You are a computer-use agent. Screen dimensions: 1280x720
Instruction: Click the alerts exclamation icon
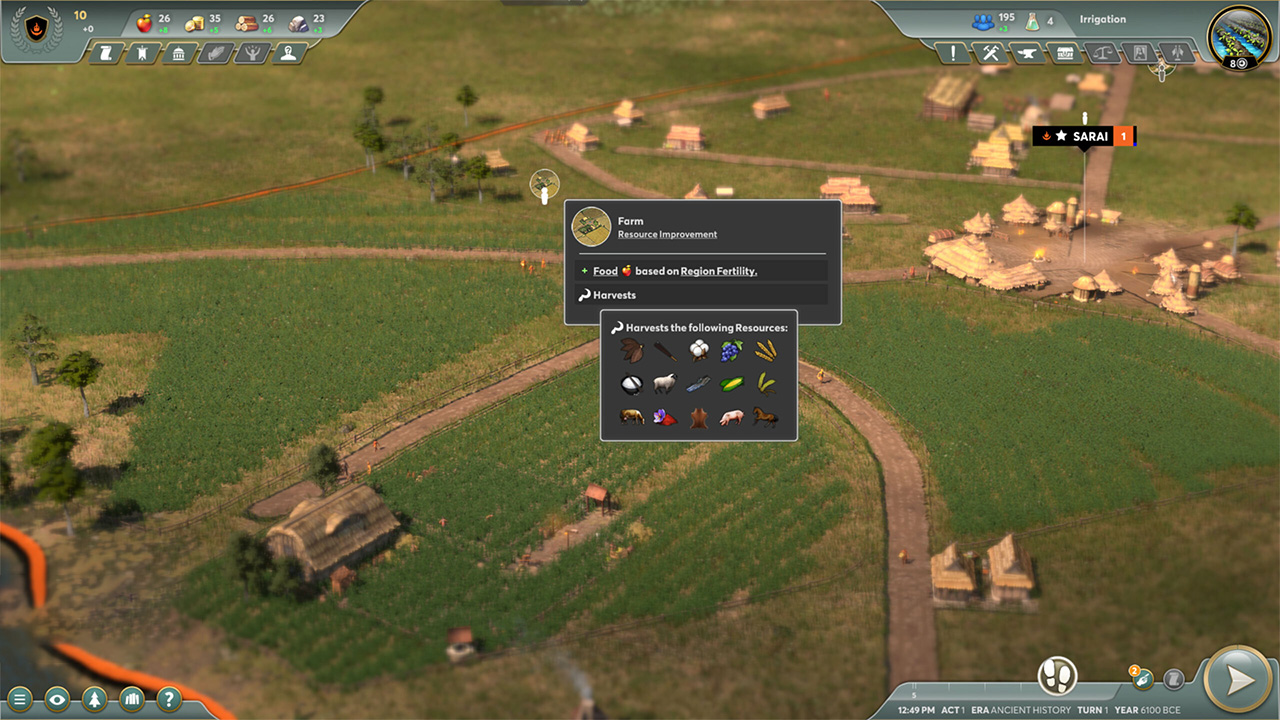[953, 53]
